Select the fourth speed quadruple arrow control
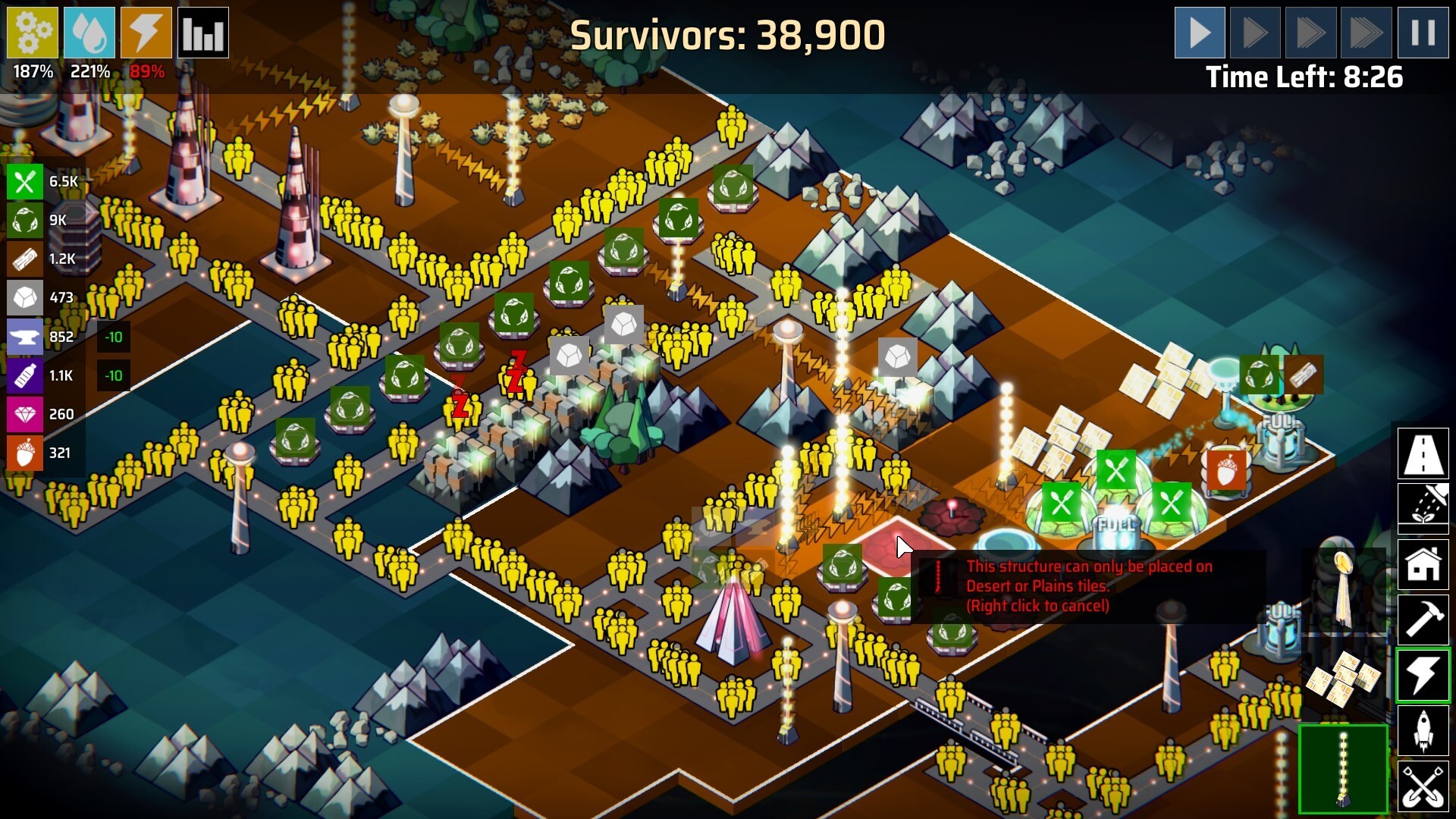 [1365, 32]
